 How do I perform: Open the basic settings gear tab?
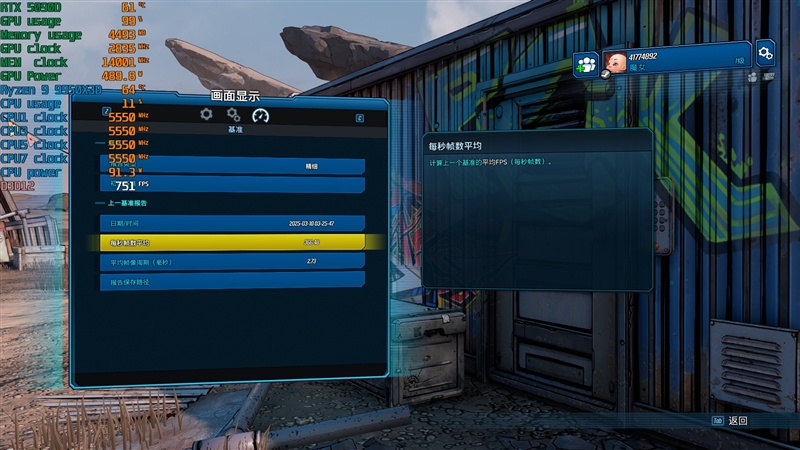tap(206, 115)
